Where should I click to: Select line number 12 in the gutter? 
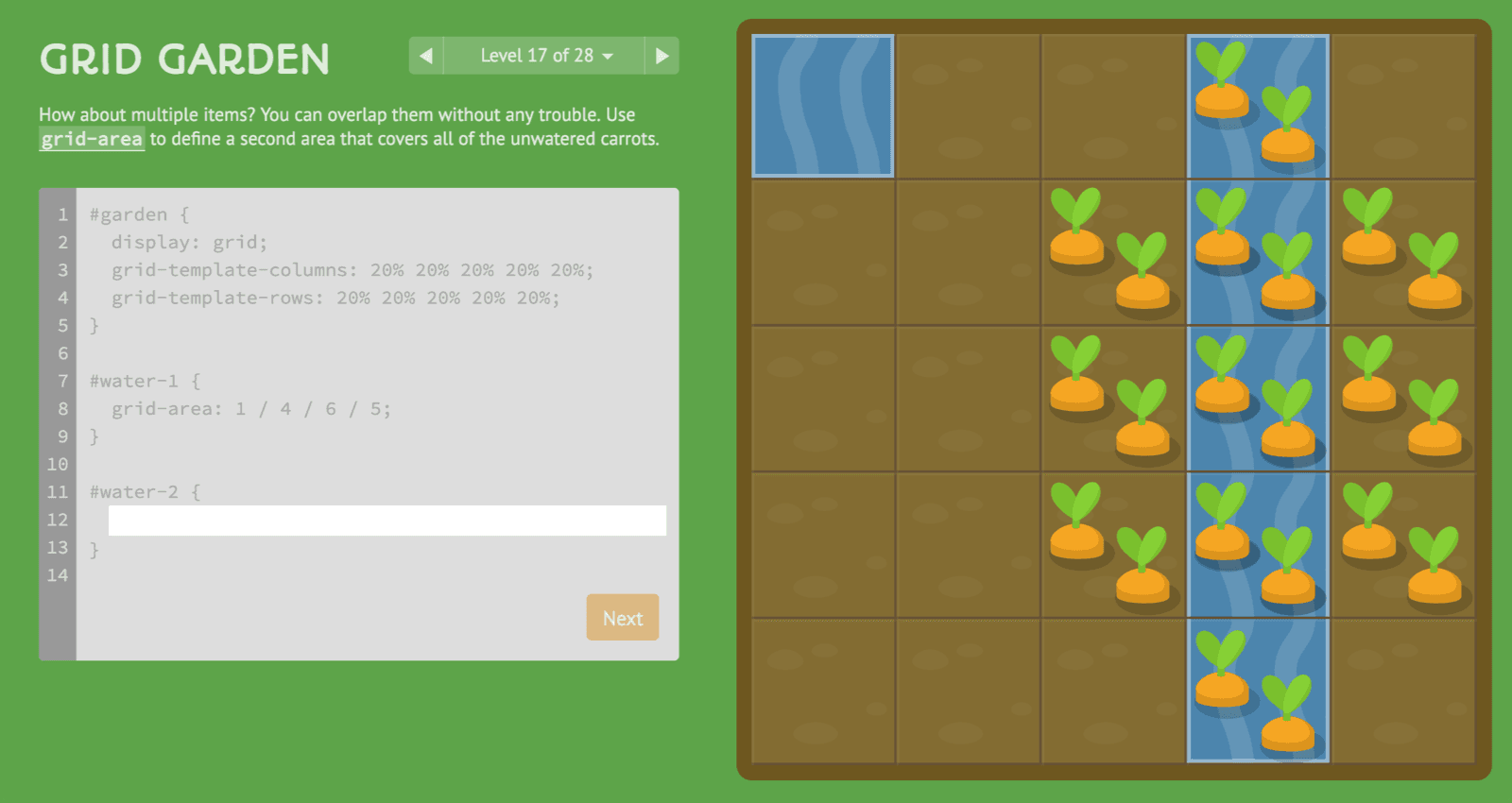[x=58, y=520]
